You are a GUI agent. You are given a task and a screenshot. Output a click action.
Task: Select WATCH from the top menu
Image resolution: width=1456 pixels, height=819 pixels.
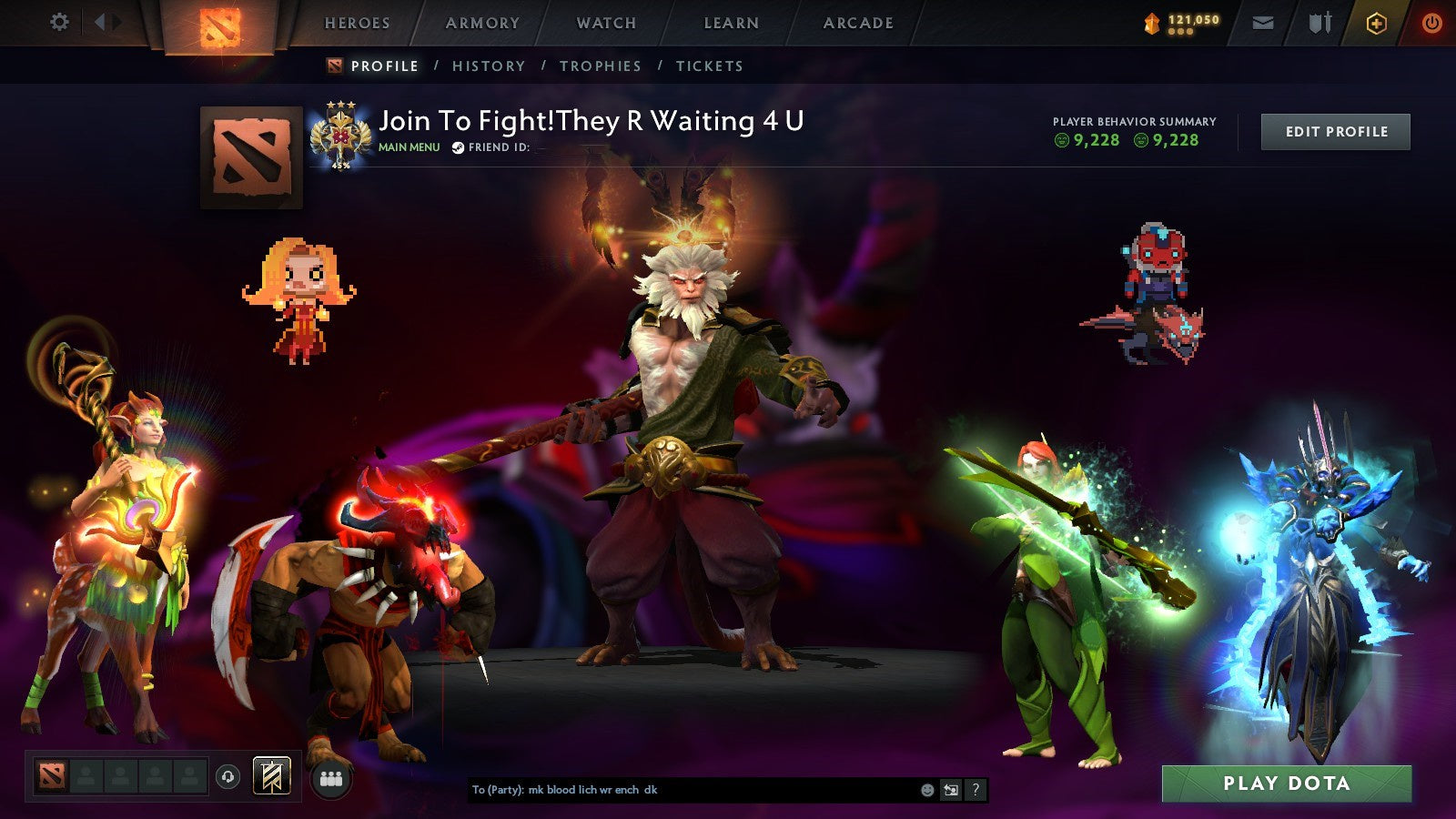pos(605,23)
